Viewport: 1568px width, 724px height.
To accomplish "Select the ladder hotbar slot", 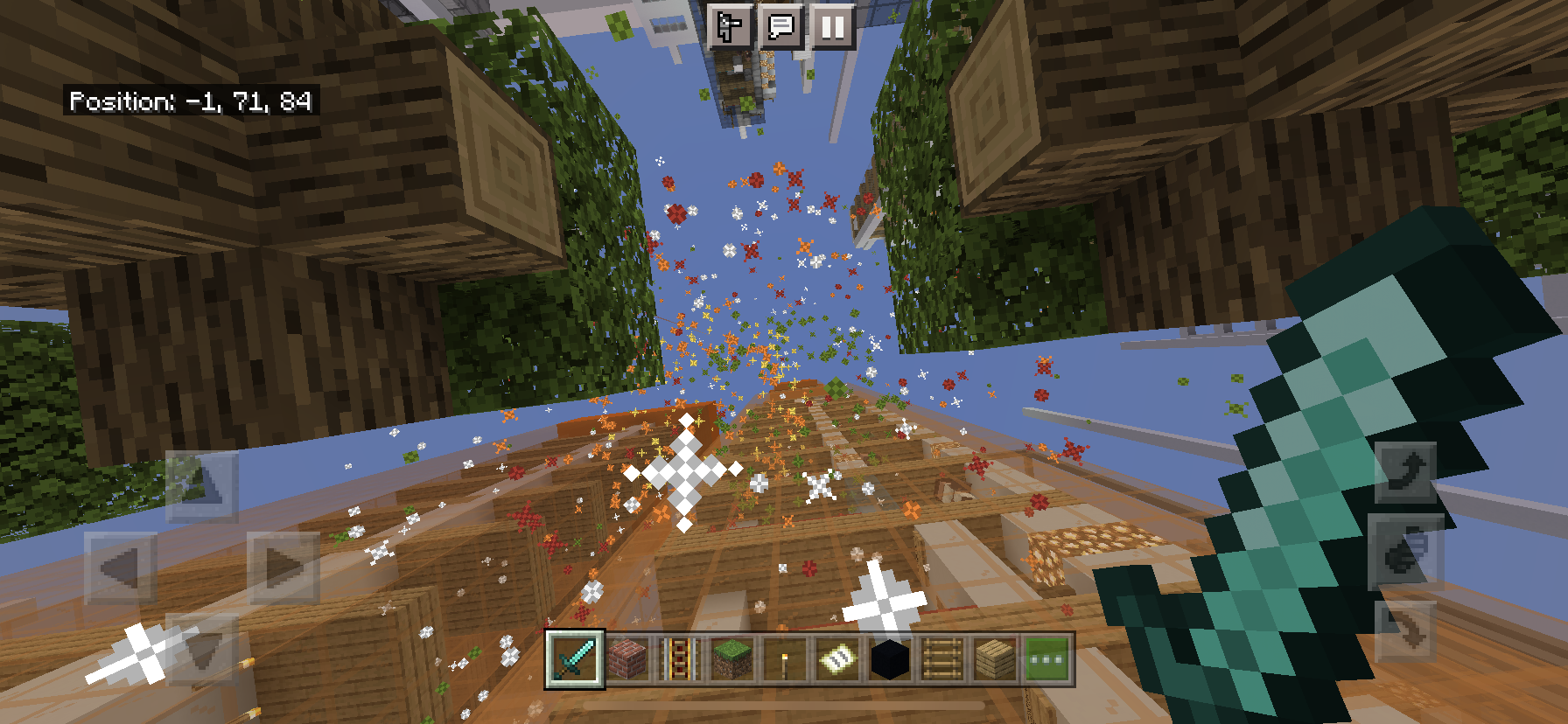I will tap(942, 659).
